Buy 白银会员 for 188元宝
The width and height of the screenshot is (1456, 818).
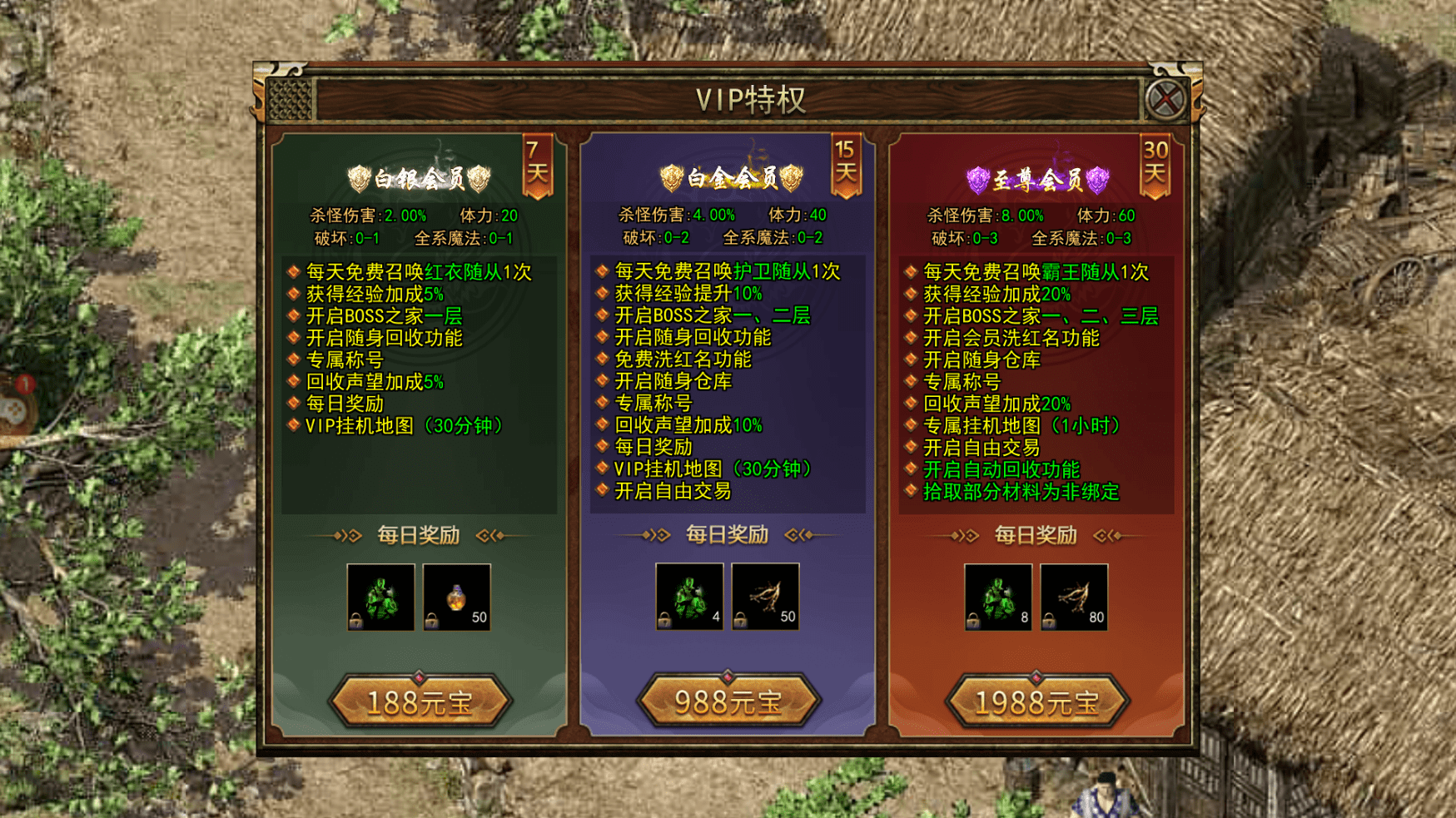(420, 701)
